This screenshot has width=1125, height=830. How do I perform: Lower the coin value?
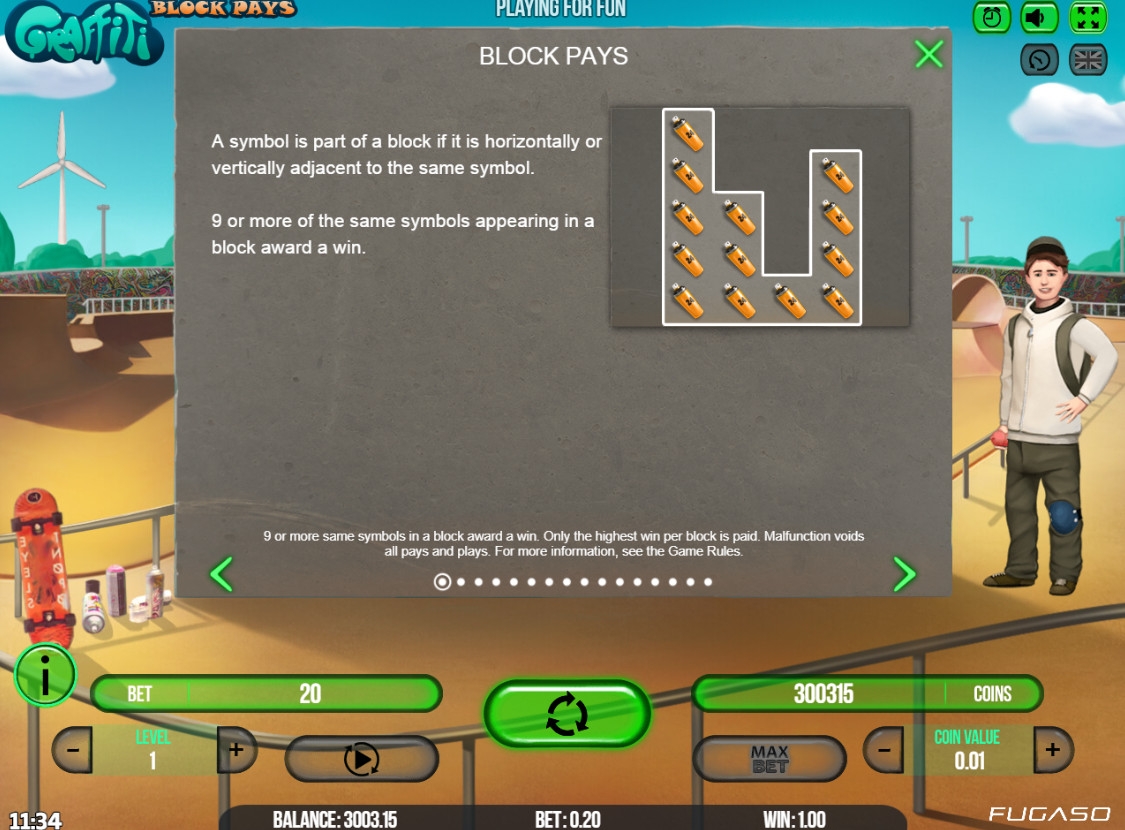[x=883, y=750]
